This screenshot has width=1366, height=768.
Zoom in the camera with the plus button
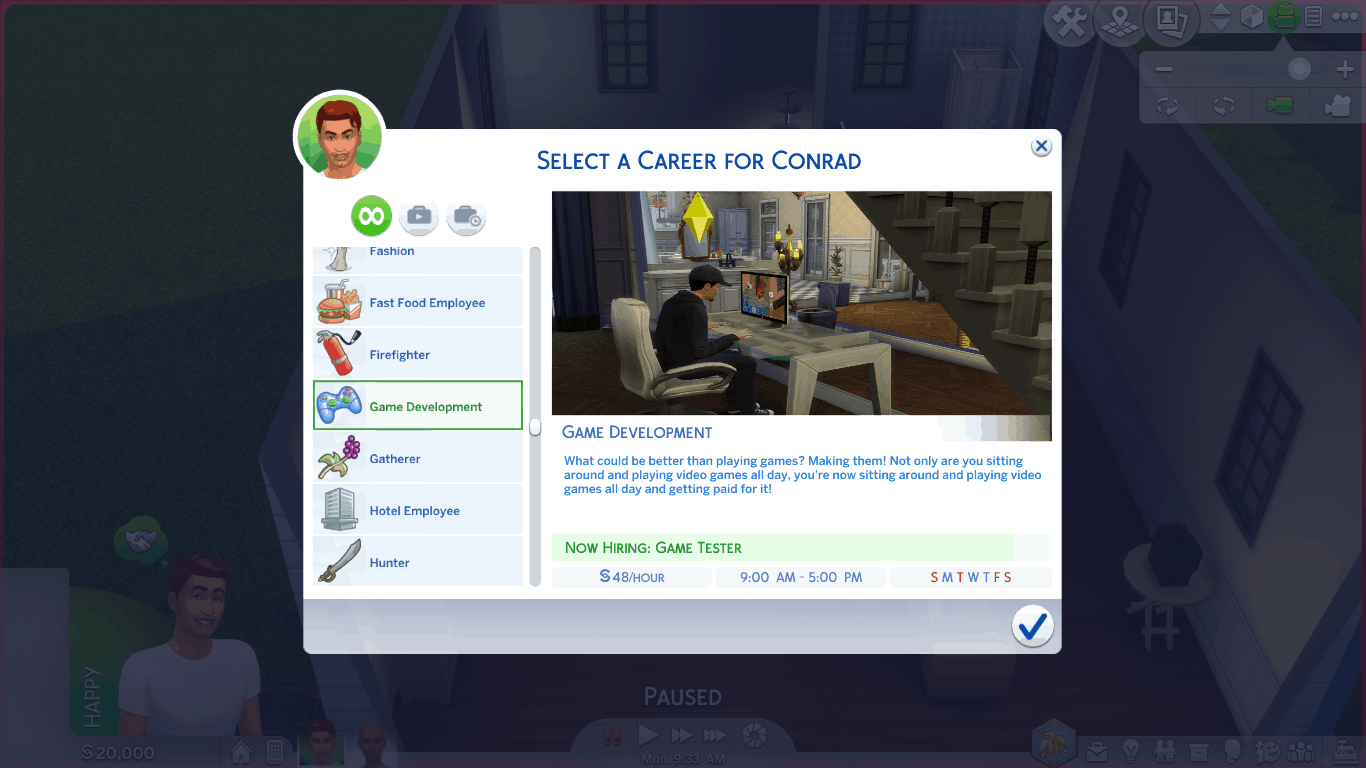click(x=1344, y=70)
